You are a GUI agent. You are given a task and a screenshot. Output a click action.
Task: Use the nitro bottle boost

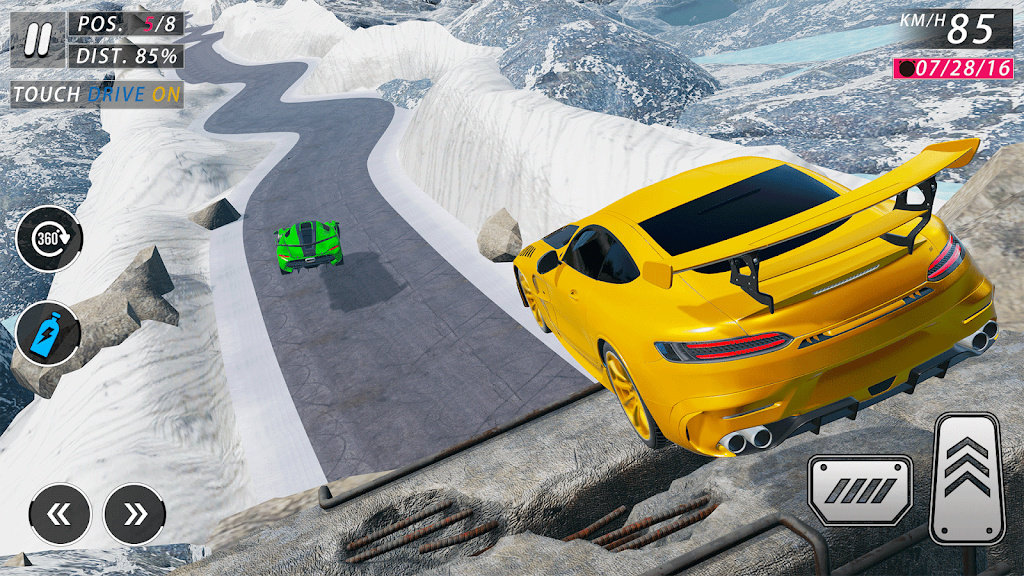[x=48, y=334]
